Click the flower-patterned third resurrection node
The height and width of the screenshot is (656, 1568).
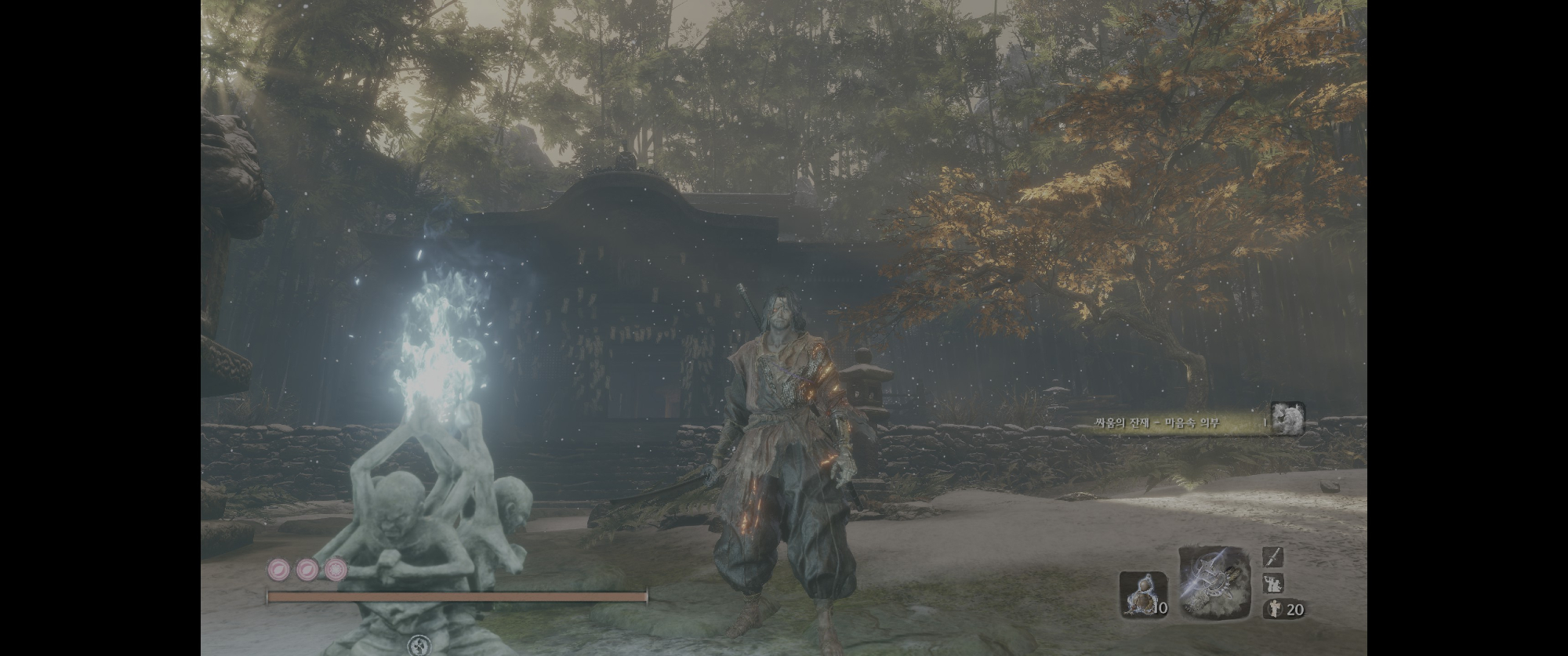tap(337, 569)
